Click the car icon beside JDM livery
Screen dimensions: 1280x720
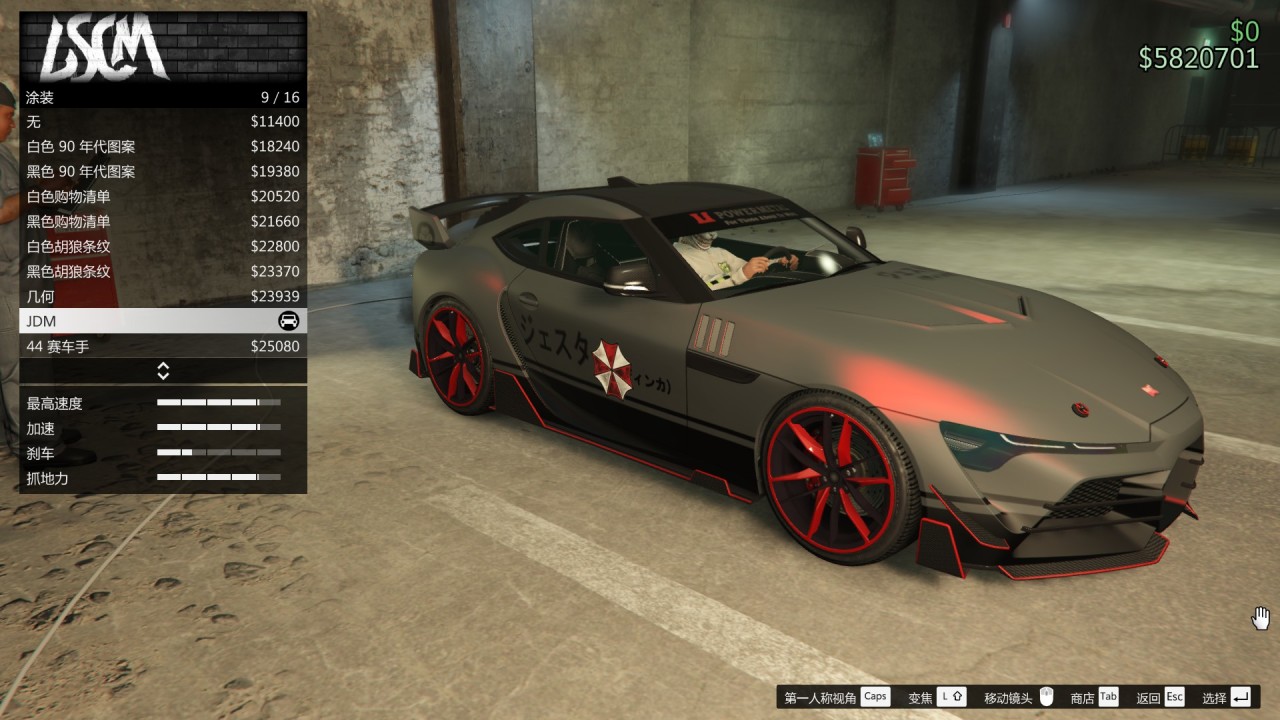[x=290, y=321]
